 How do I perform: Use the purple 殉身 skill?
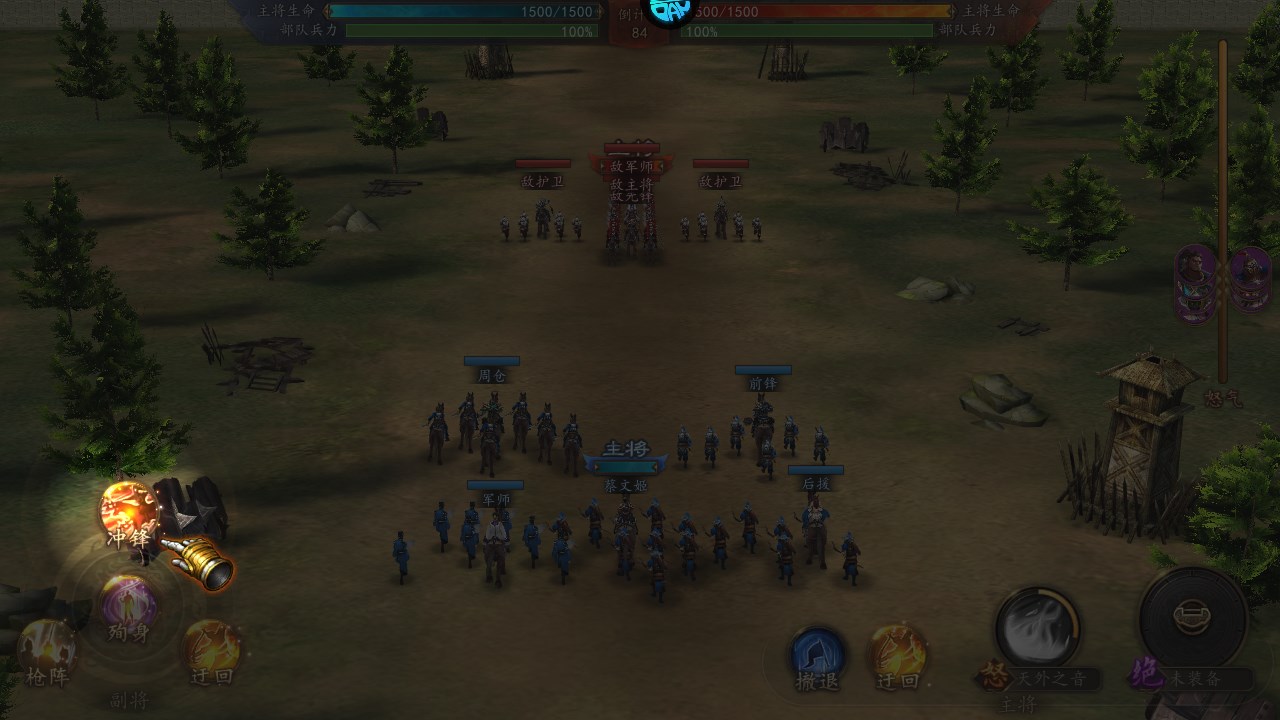pos(129,605)
